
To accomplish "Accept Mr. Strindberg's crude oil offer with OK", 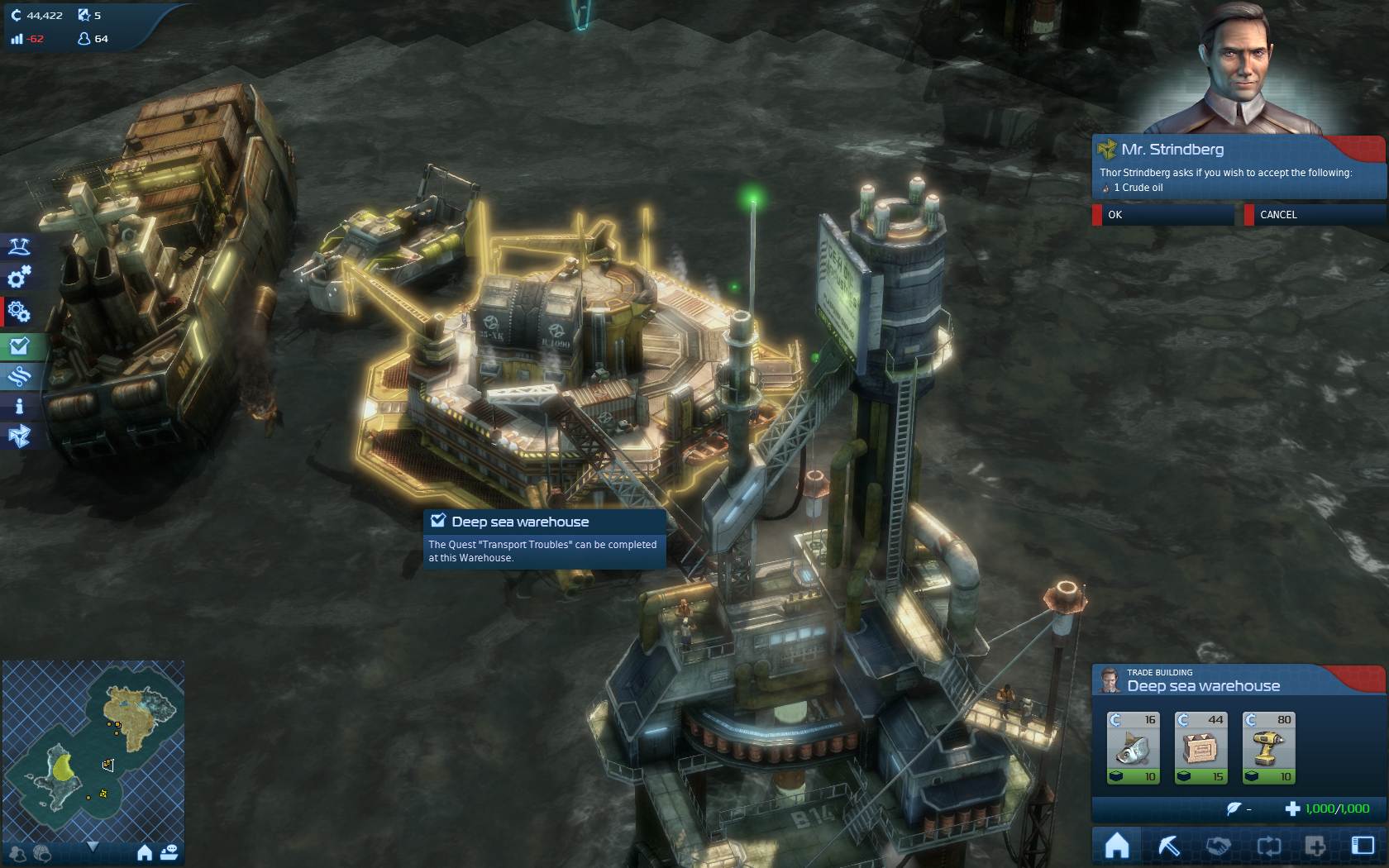I will [x=1162, y=215].
